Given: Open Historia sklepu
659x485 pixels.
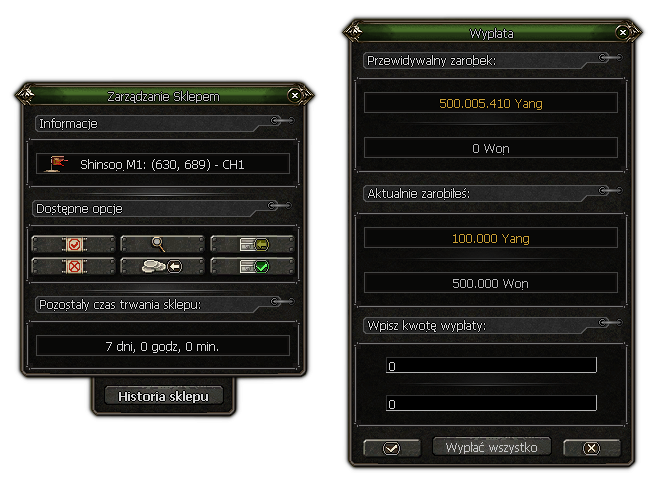Looking at the screenshot, I should [163, 396].
